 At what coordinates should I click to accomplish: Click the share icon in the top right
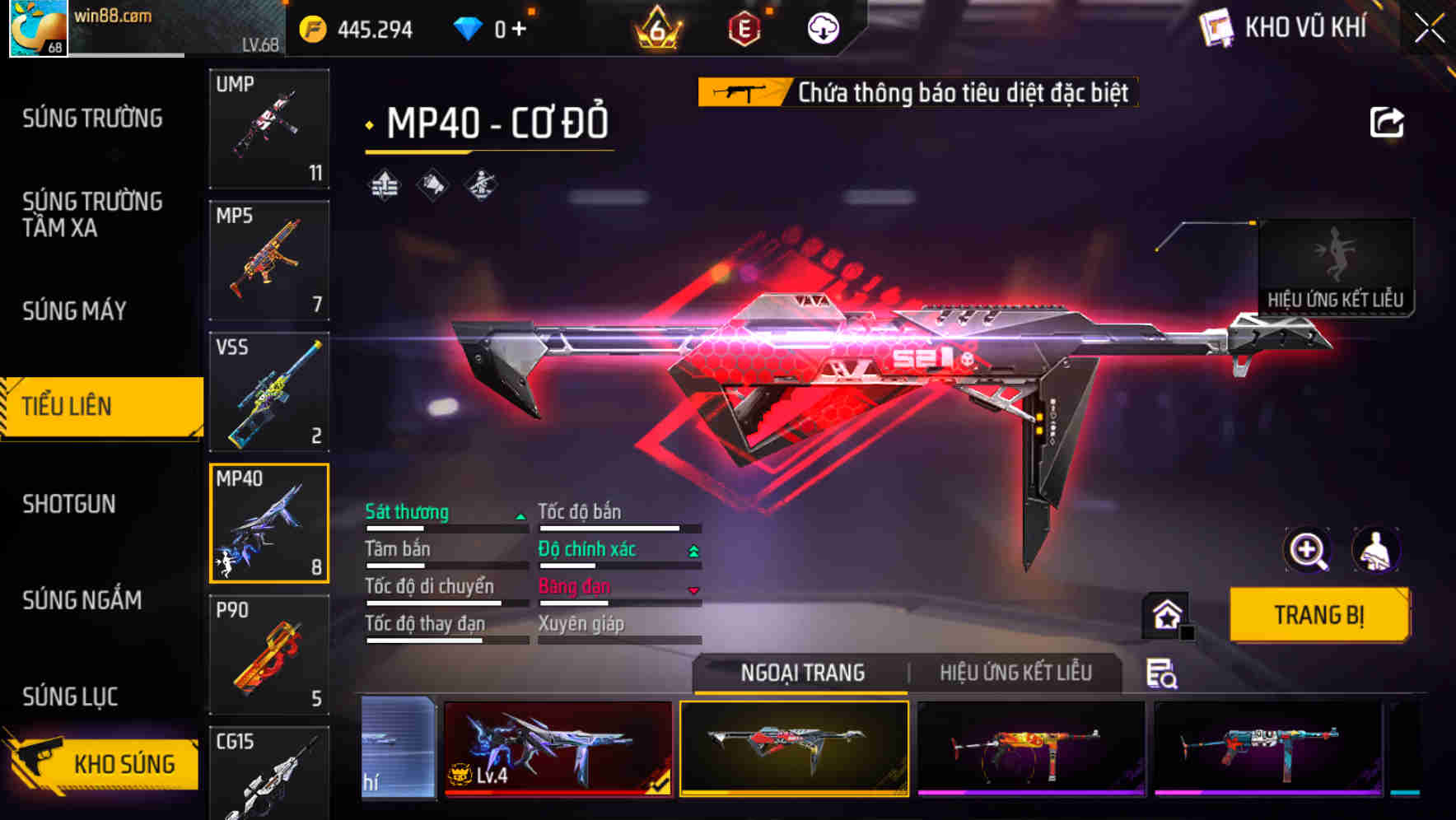[1388, 122]
